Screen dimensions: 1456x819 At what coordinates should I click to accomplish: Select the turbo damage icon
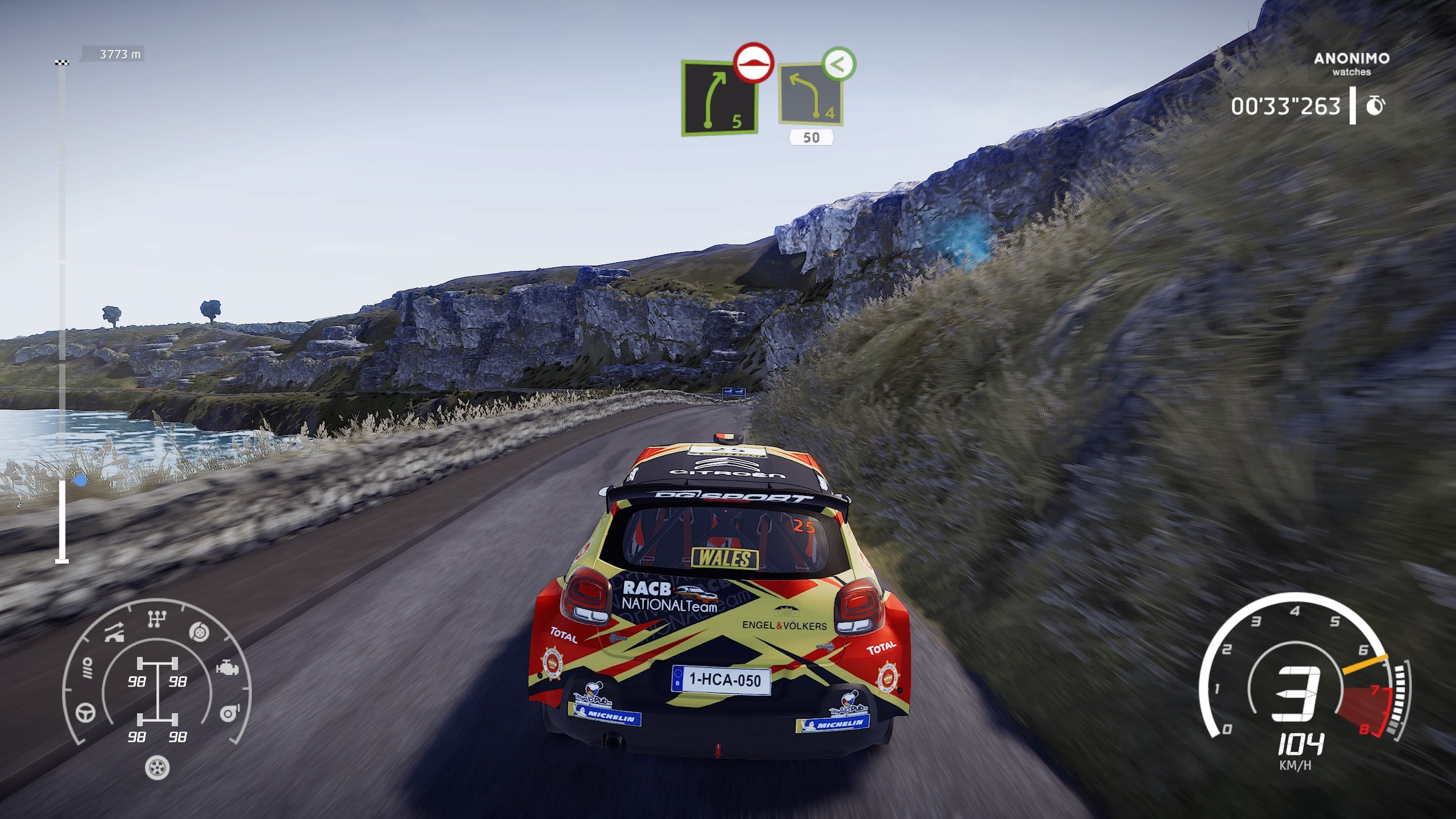pyautogui.click(x=229, y=713)
